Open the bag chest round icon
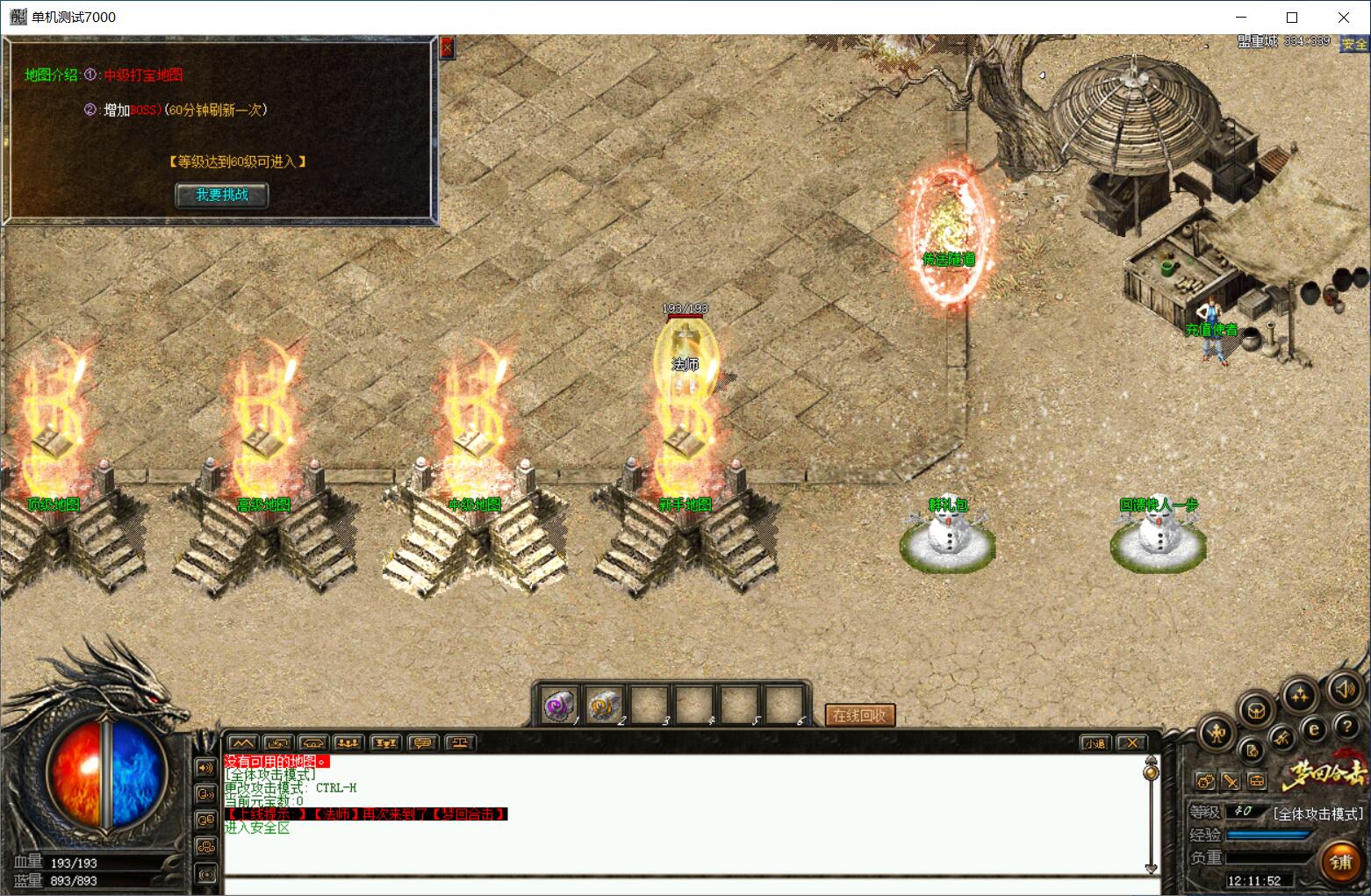Screen dimensions: 1371x896 coord(1256,709)
